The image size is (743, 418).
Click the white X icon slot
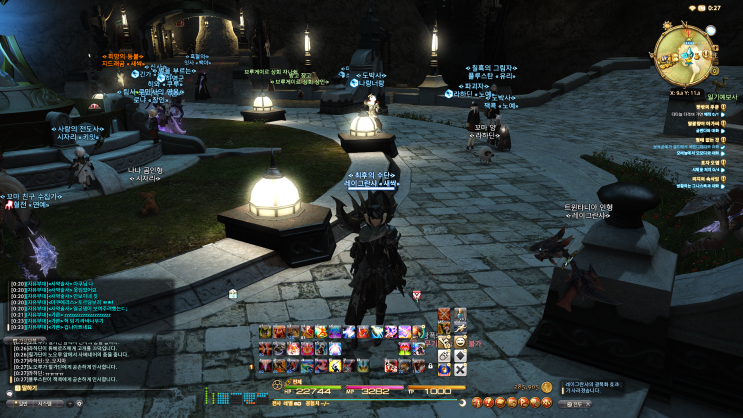459,370
